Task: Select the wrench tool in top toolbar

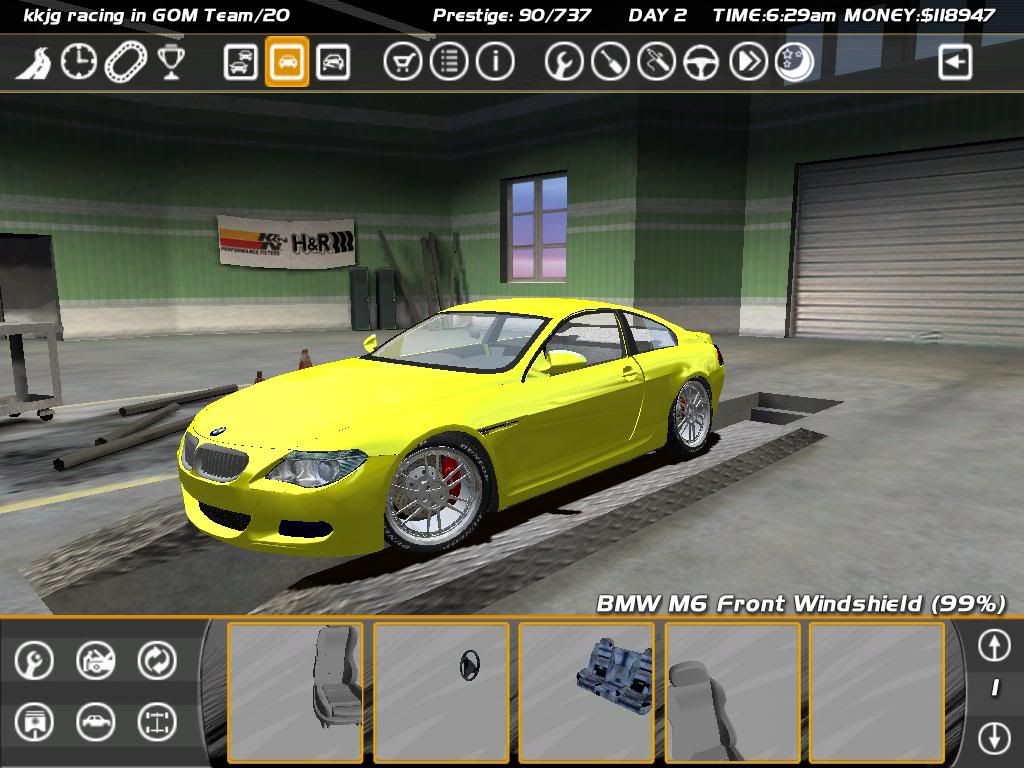Action: (x=564, y=63)
